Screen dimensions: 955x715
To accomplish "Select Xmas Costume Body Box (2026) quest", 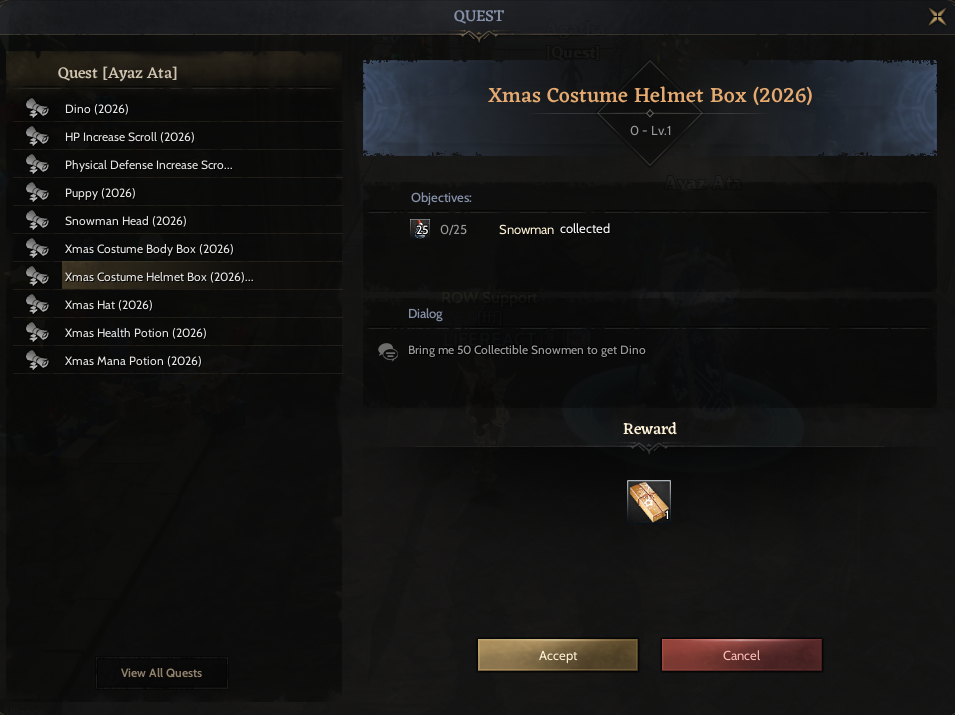I will point(148,249).
